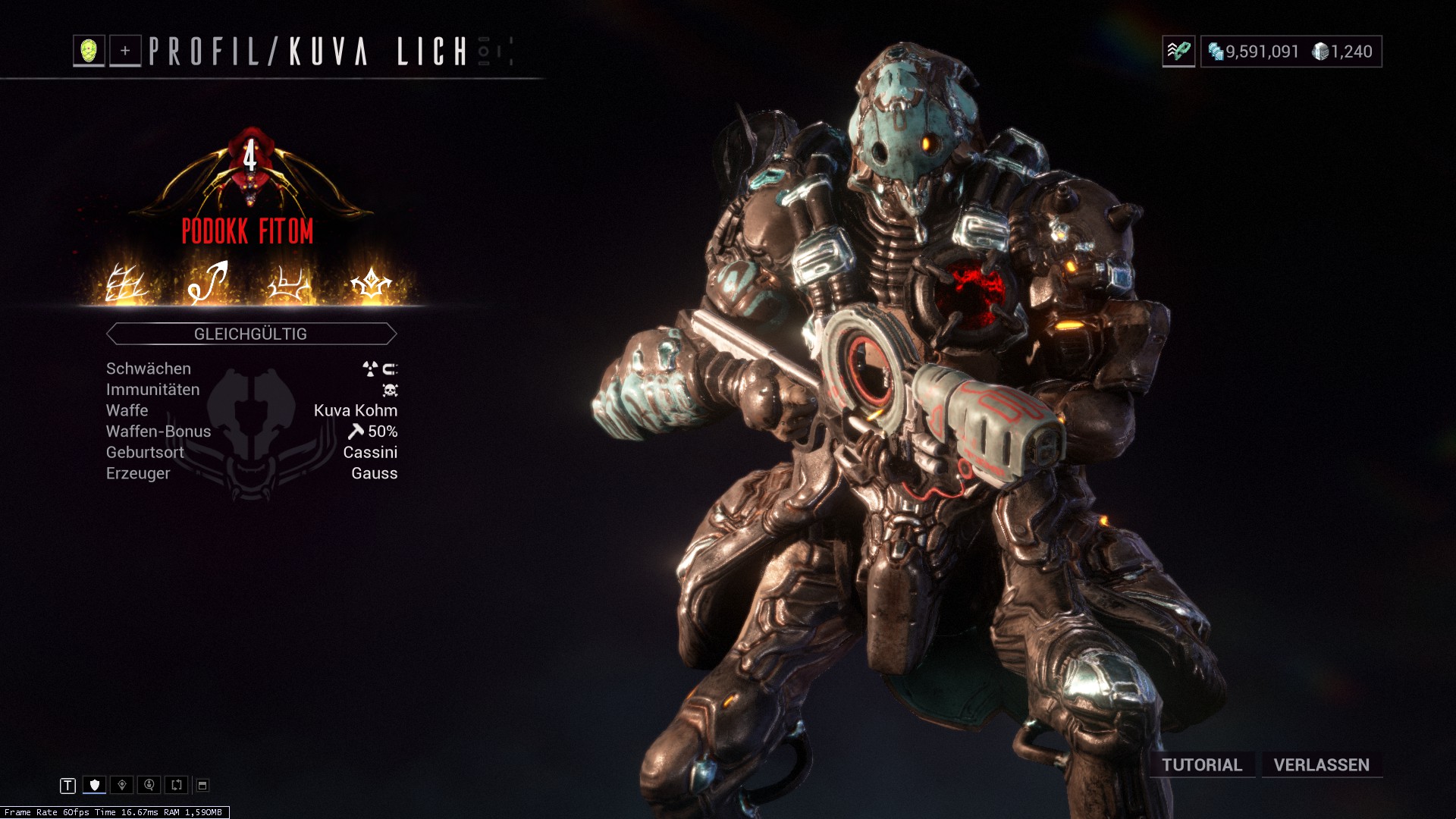Viewport: 1456px width, 819px height.
Task: Click the player glyph avatar icon
Action: [x=89, y=51]
